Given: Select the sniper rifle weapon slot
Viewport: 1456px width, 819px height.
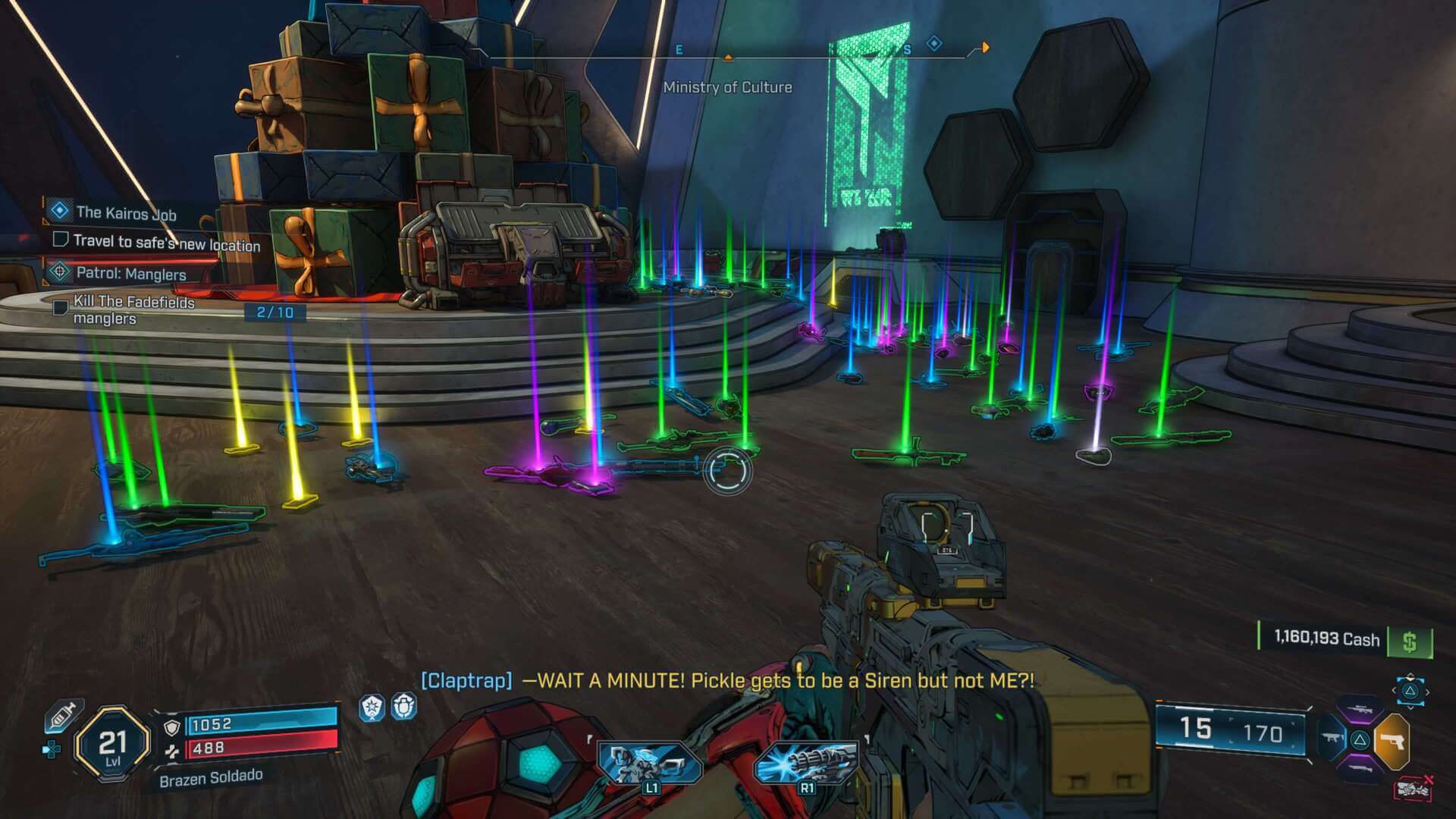Looking at the screenshot, I should [1360, 710].
